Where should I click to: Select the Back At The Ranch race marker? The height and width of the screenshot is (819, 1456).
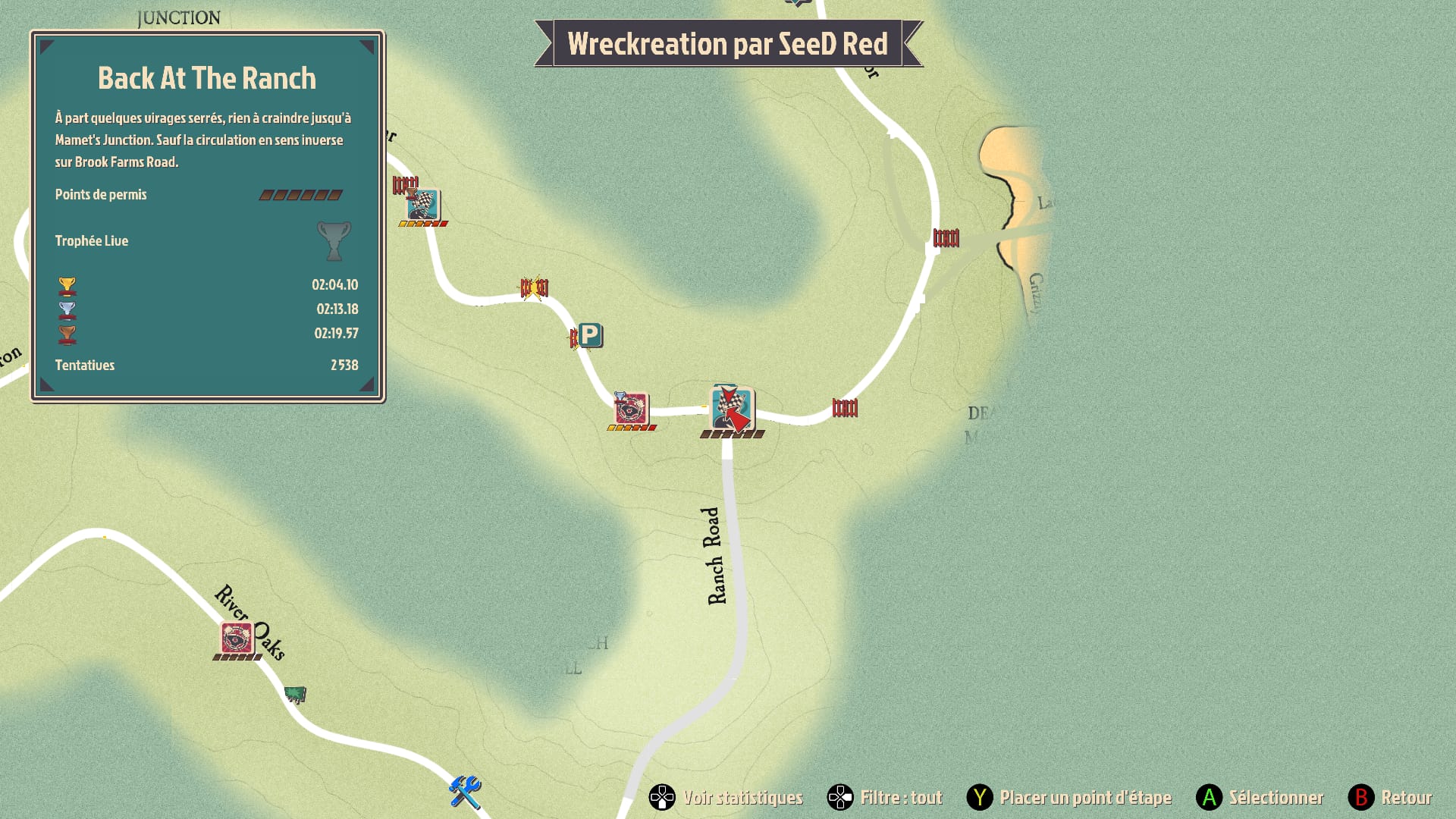tap(731, 409)
